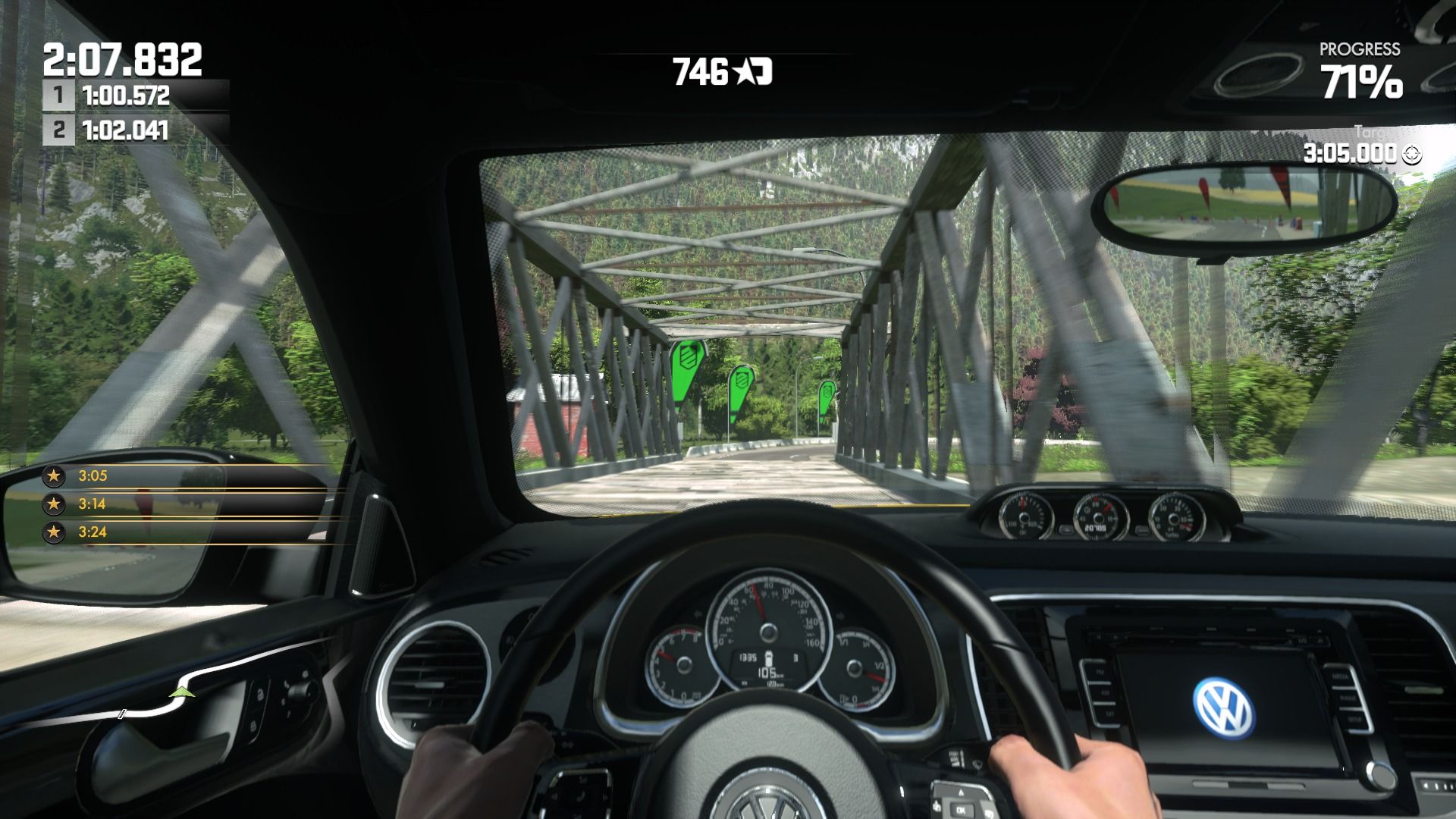Select the green arrow marker on the minimap
1456x819 pixels.
coord(180,692)
